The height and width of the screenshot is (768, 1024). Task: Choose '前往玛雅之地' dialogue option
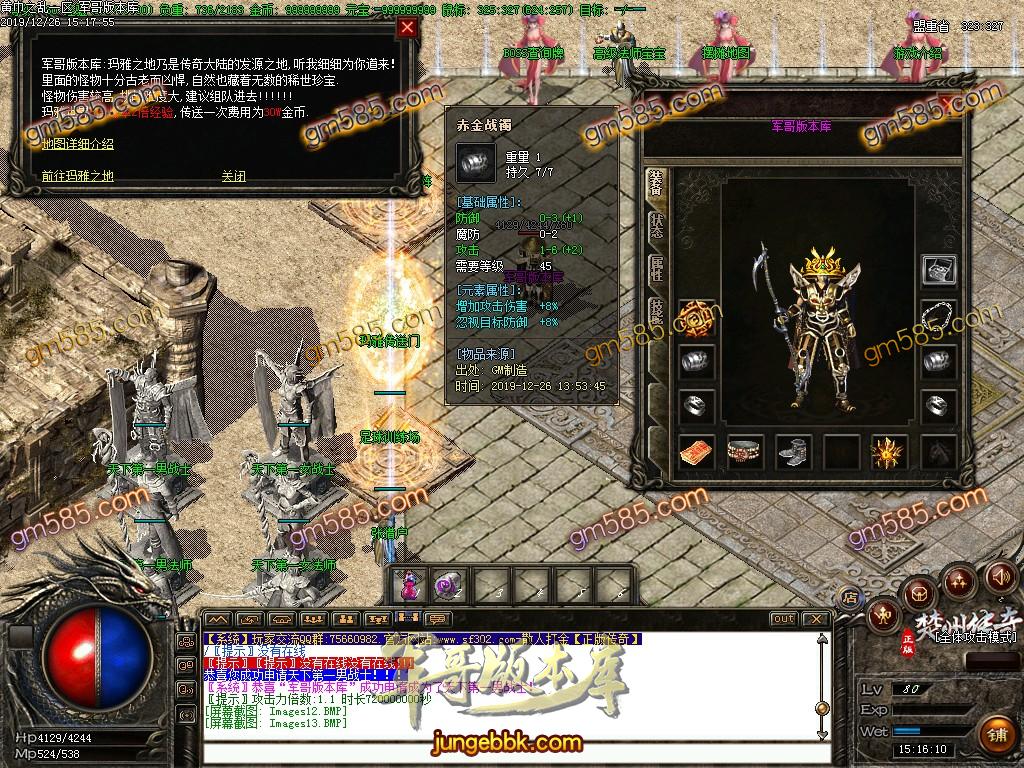pyautogui.click(x=78, y=176)
